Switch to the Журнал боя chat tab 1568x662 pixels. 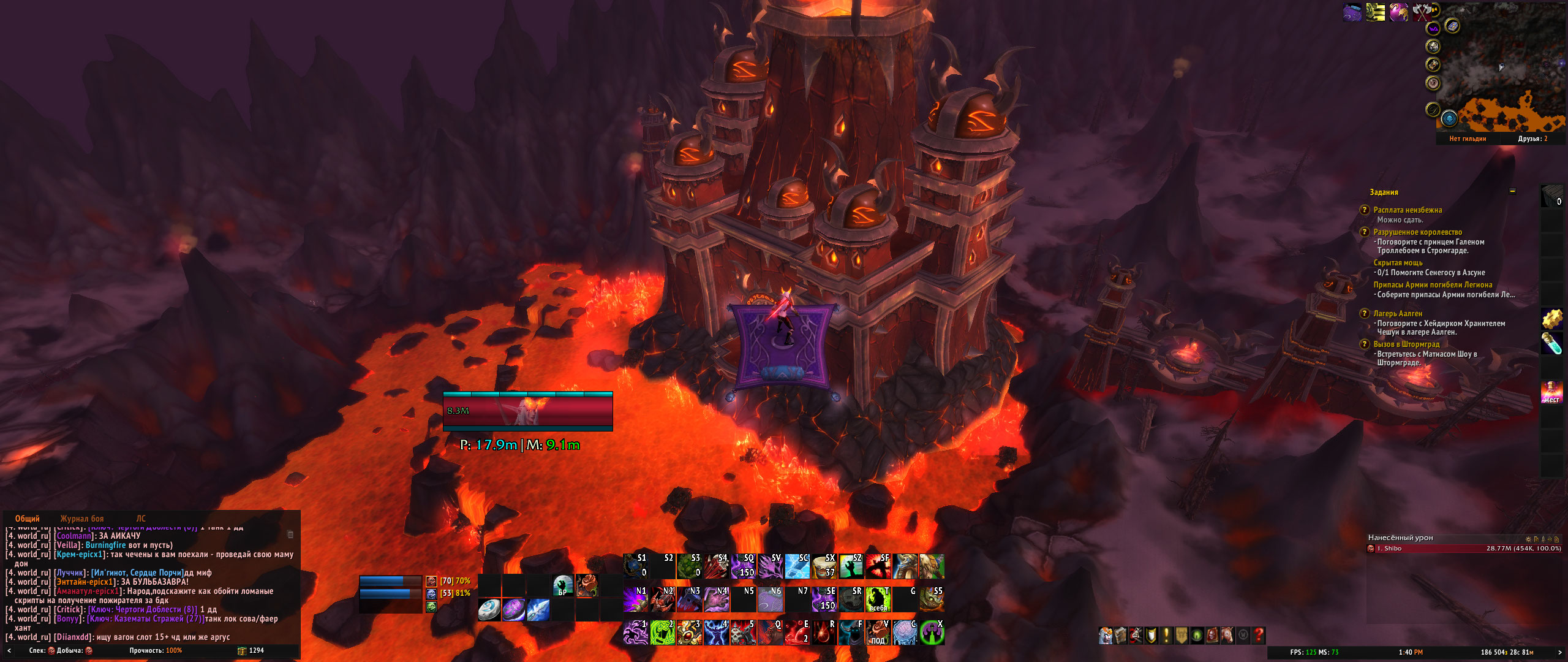click(82, 519)
